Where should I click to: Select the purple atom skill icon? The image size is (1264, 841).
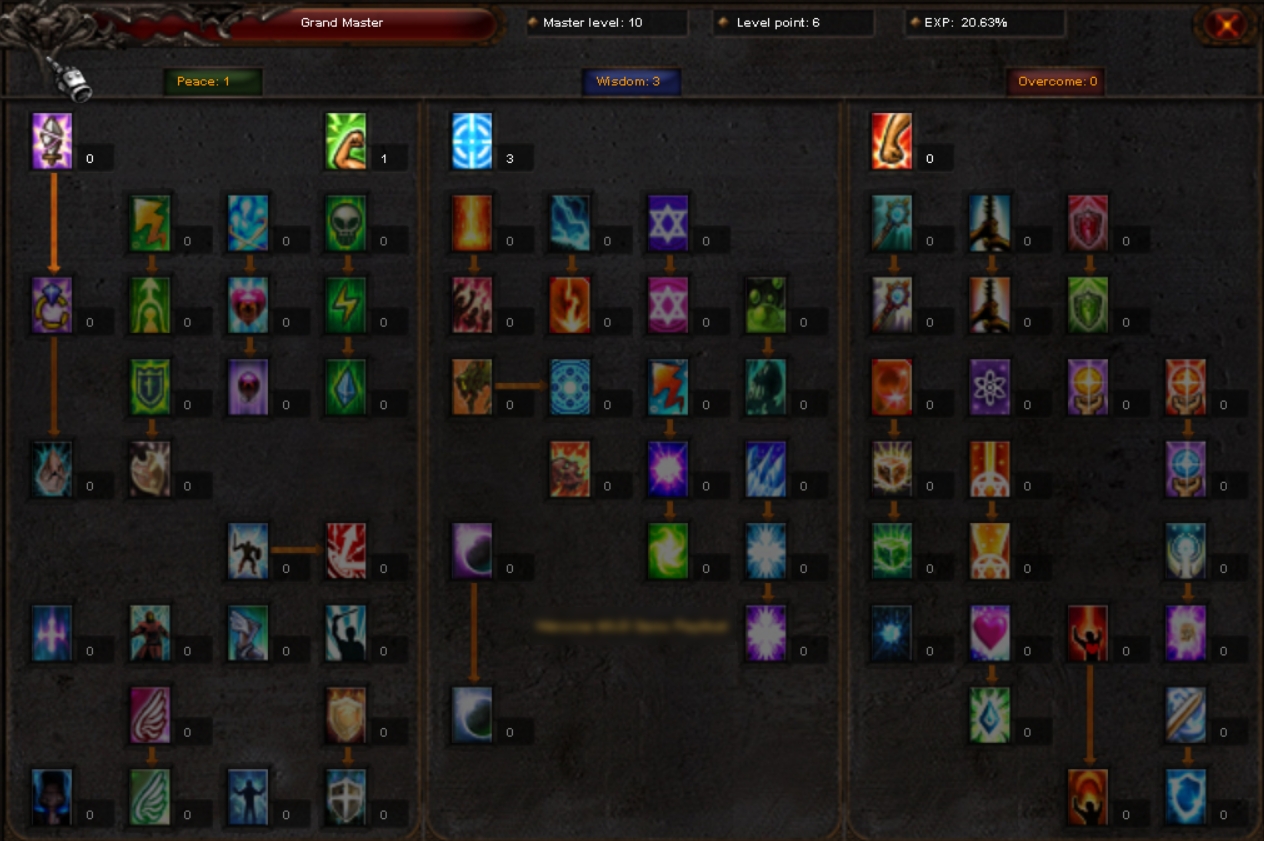(x=990, y=387)
